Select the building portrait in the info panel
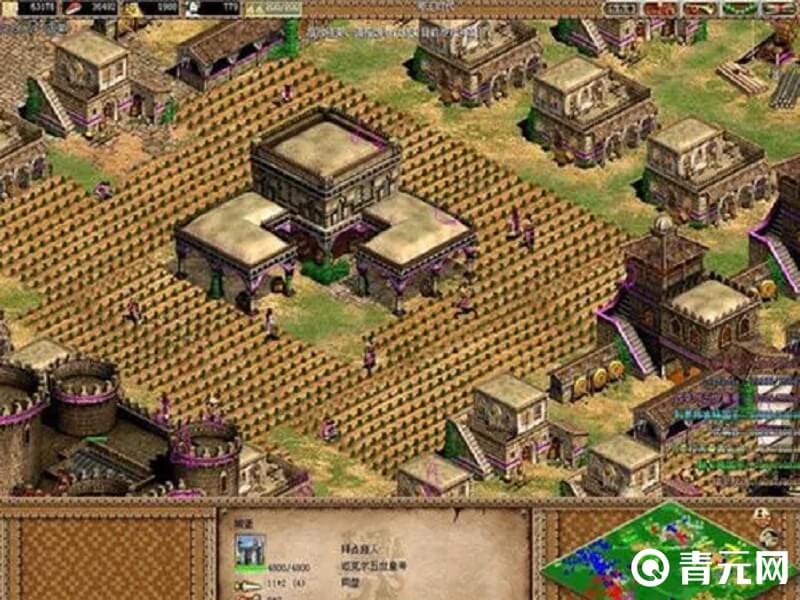Screen dimensions: 800x600 point(249,549)
